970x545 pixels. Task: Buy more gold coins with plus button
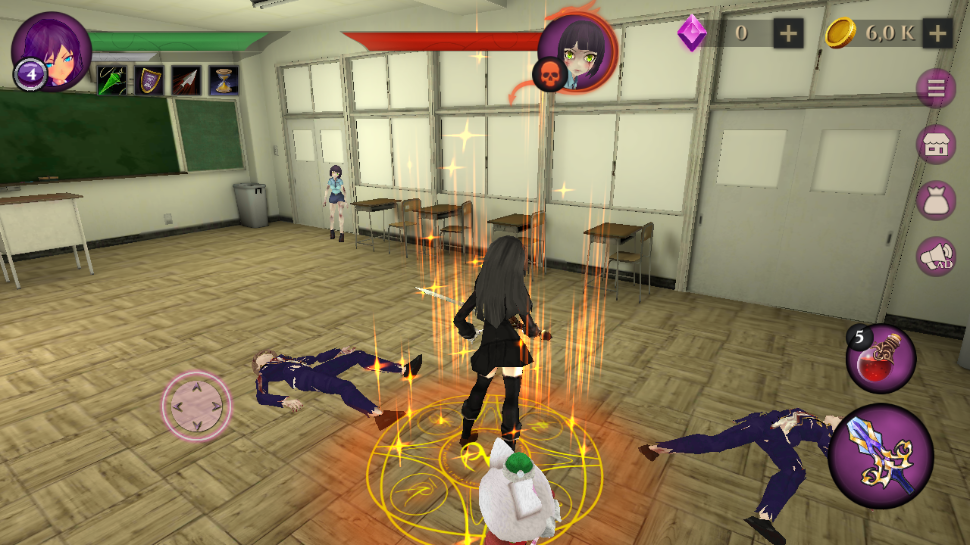pos(937,33)
